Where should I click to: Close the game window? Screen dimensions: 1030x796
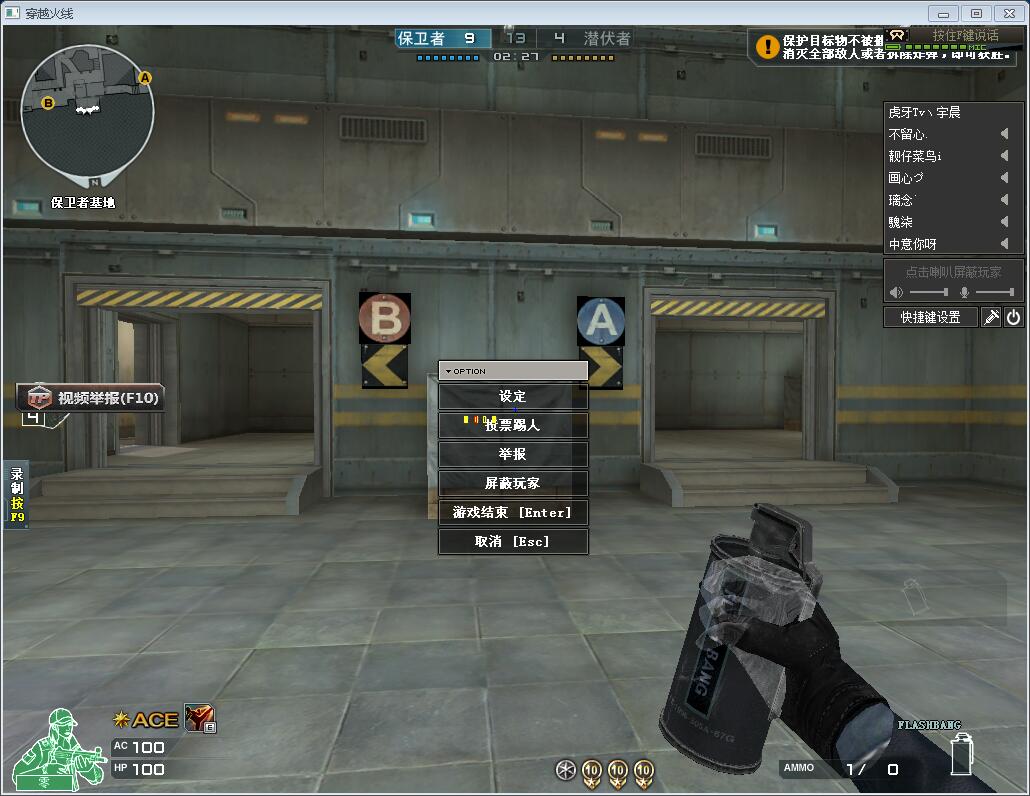pyautogui.click(x=1009, y=13)
